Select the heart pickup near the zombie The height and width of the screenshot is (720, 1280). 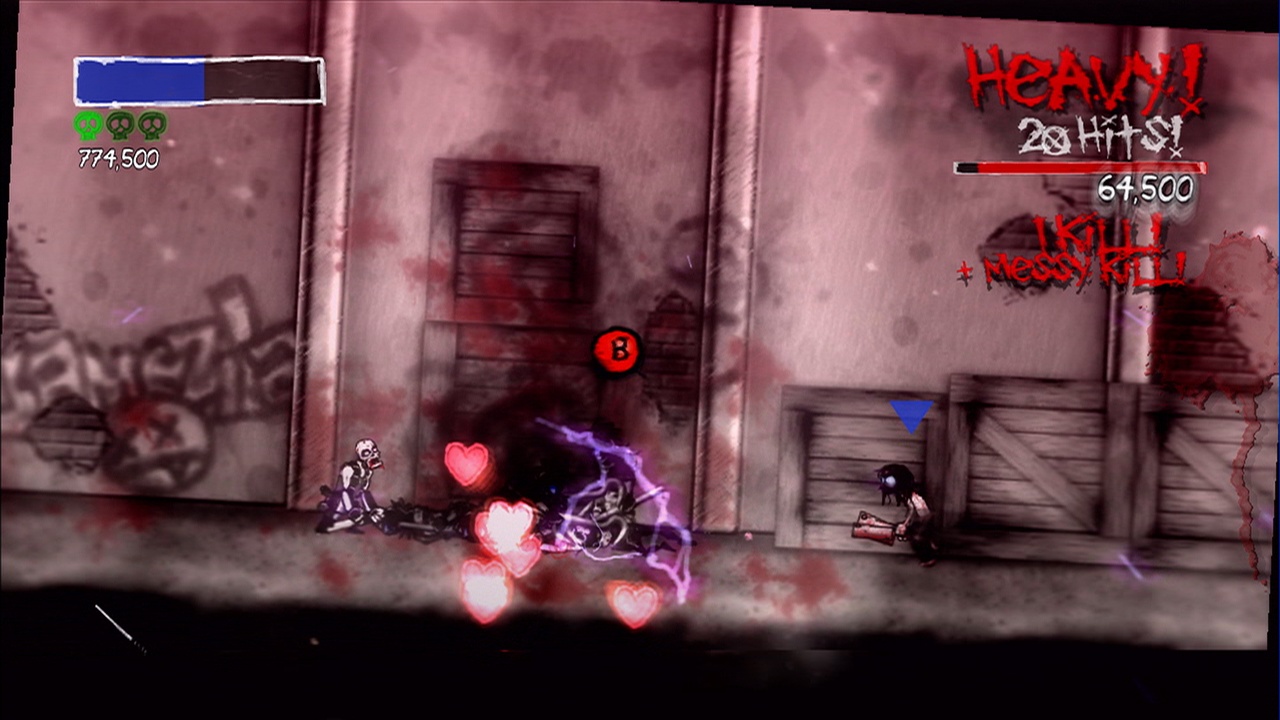(x=466, y=461)
